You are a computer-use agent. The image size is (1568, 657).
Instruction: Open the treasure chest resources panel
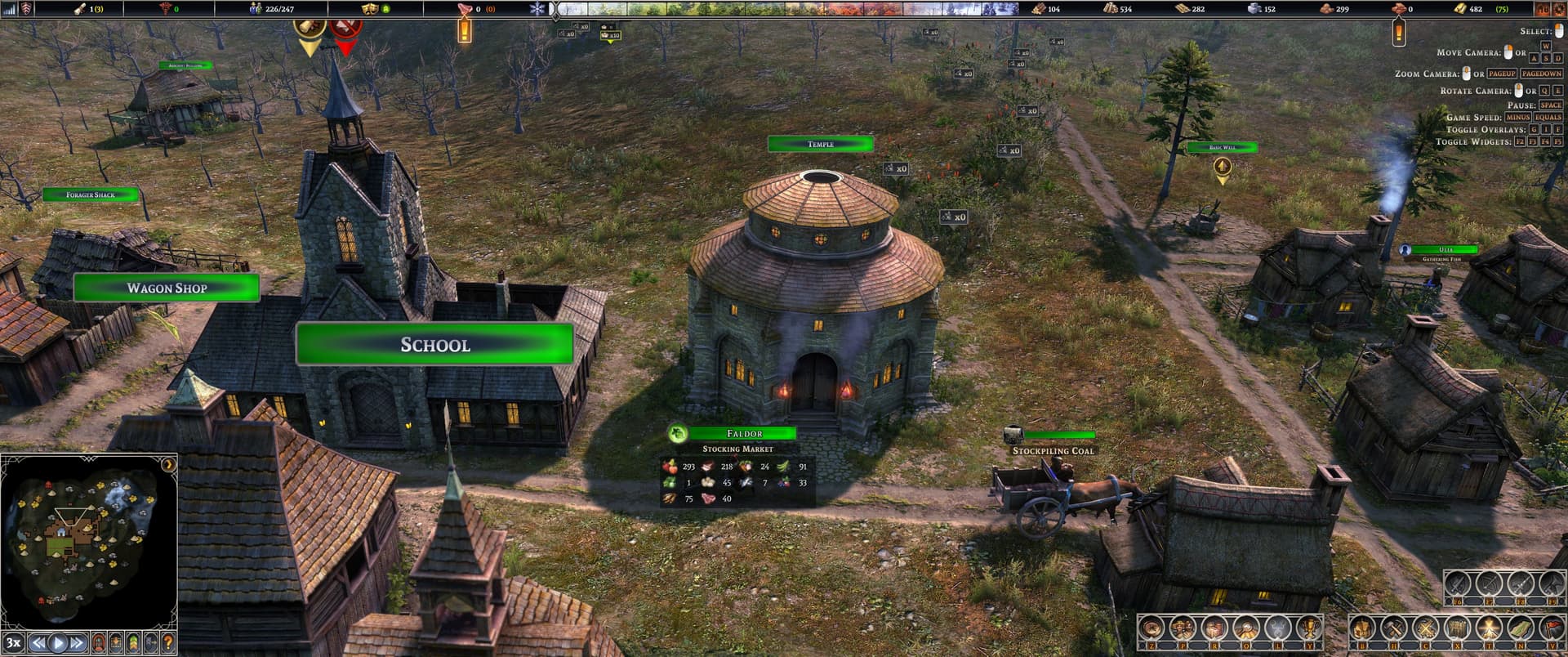[1214, 628]
